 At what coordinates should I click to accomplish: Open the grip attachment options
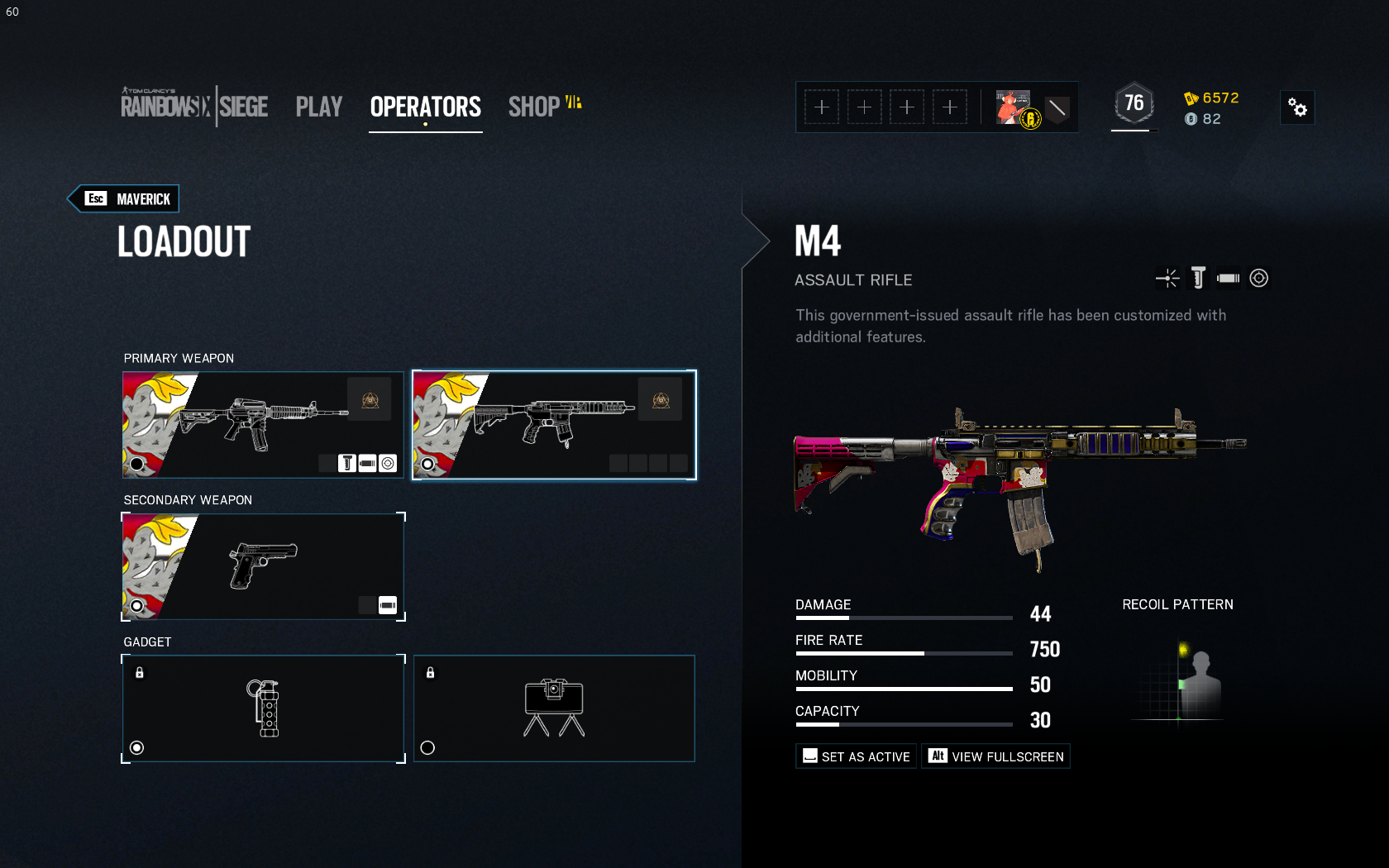click(x=1197, y=279)
